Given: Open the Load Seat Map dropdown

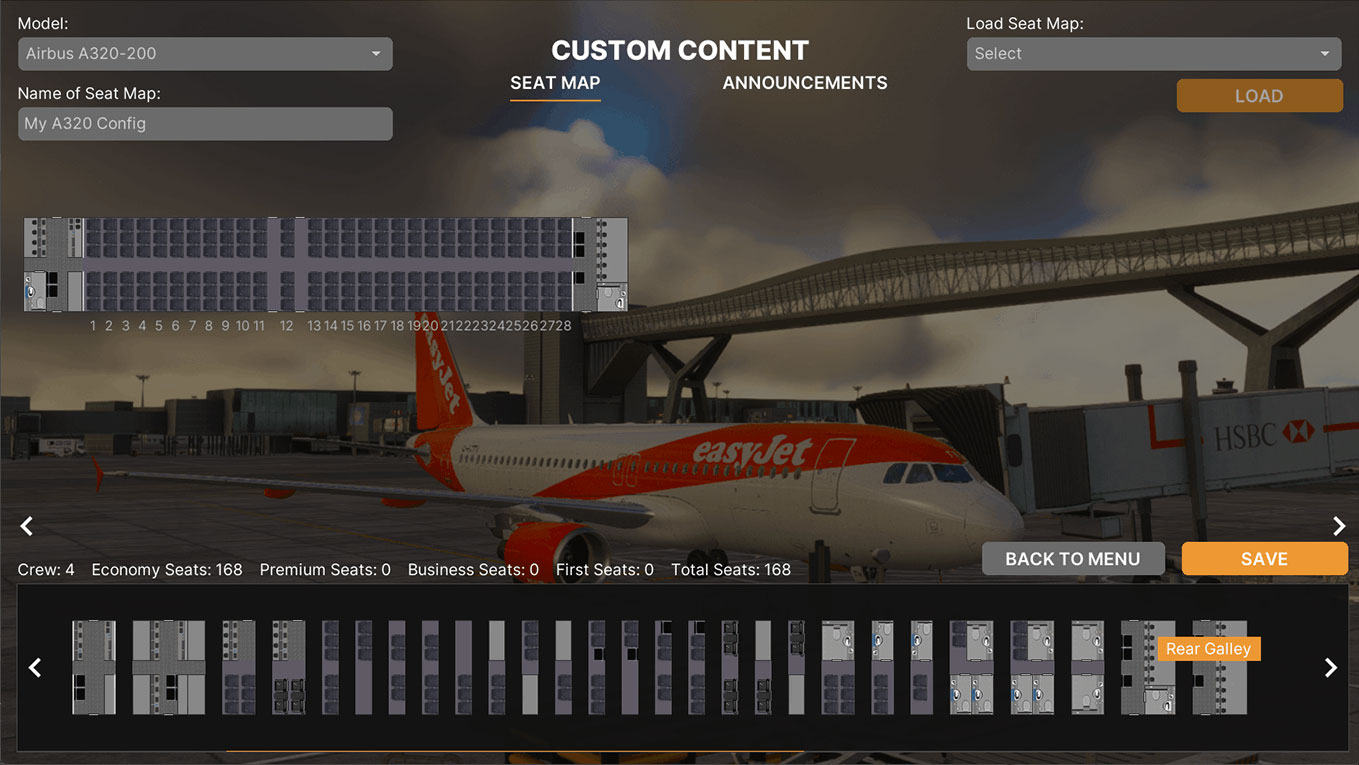Looking at the screenshot, I should [1154, 54].
